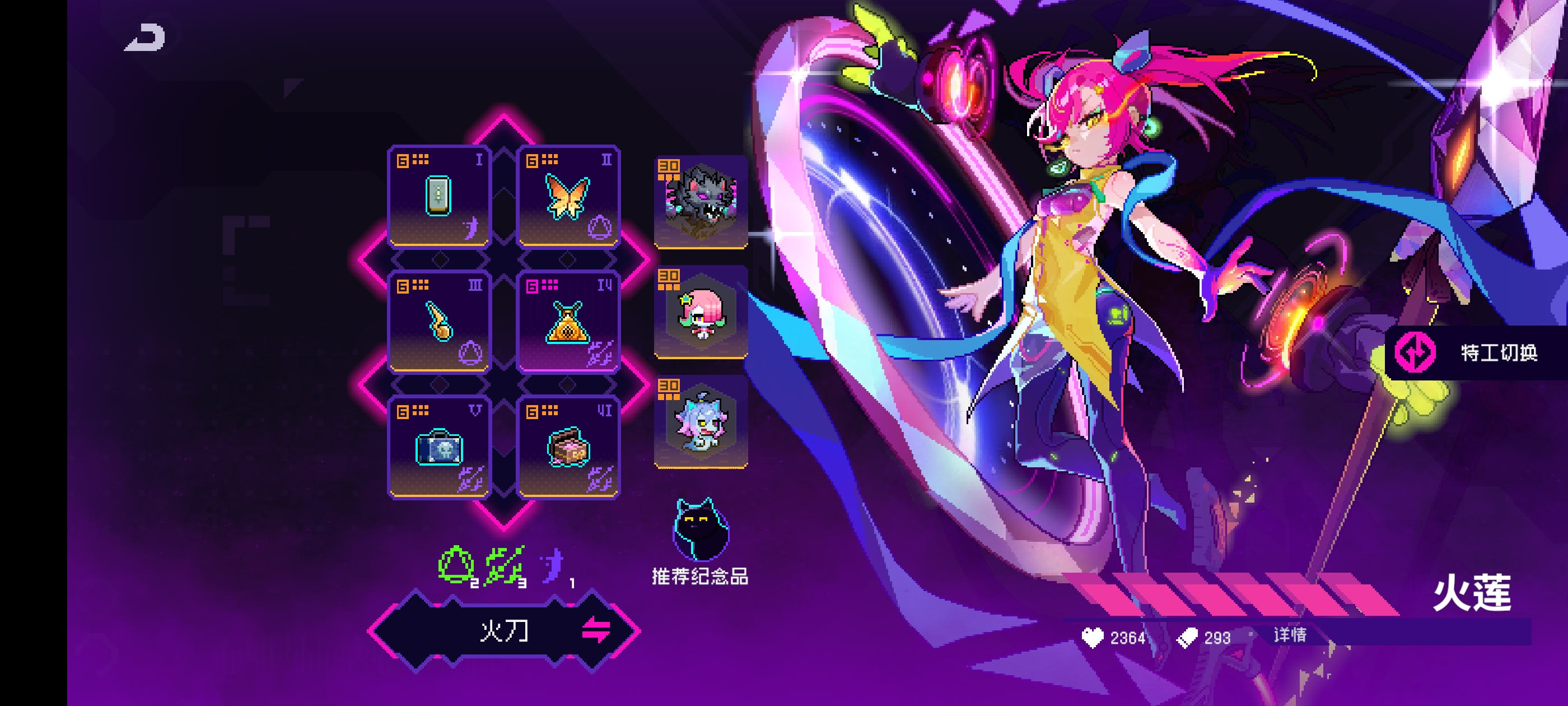Viewport: 1568px width, 706px height.
Task: Choose slot IV with the golden pouch
Action: (568, 322)
